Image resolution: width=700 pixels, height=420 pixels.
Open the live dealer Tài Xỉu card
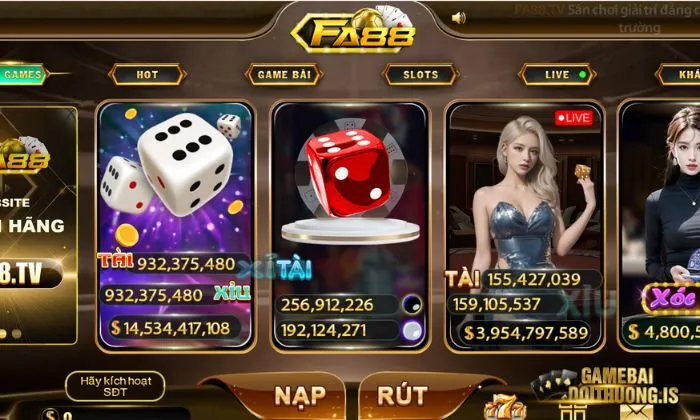[523, 220]
